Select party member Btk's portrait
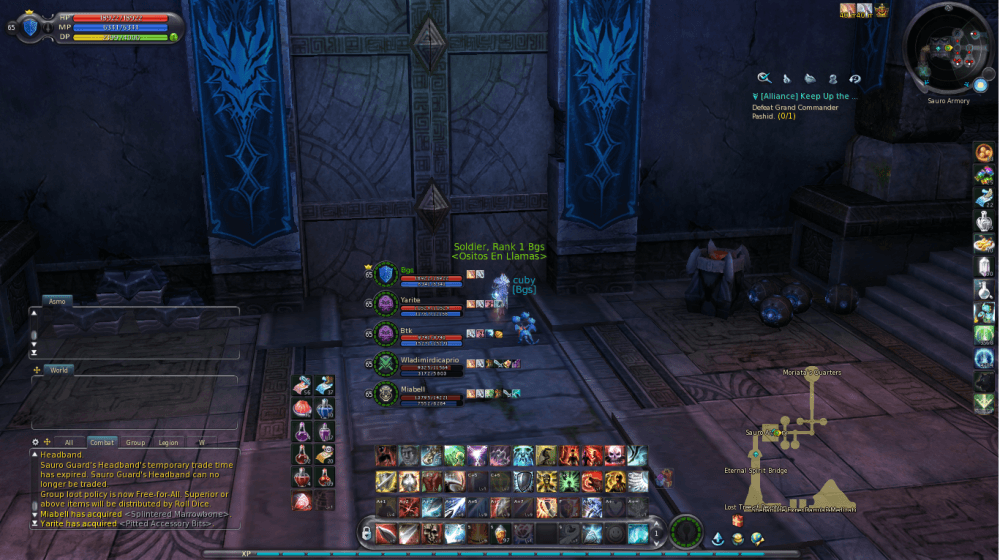Screen dimensions: 1000x560 386,333
